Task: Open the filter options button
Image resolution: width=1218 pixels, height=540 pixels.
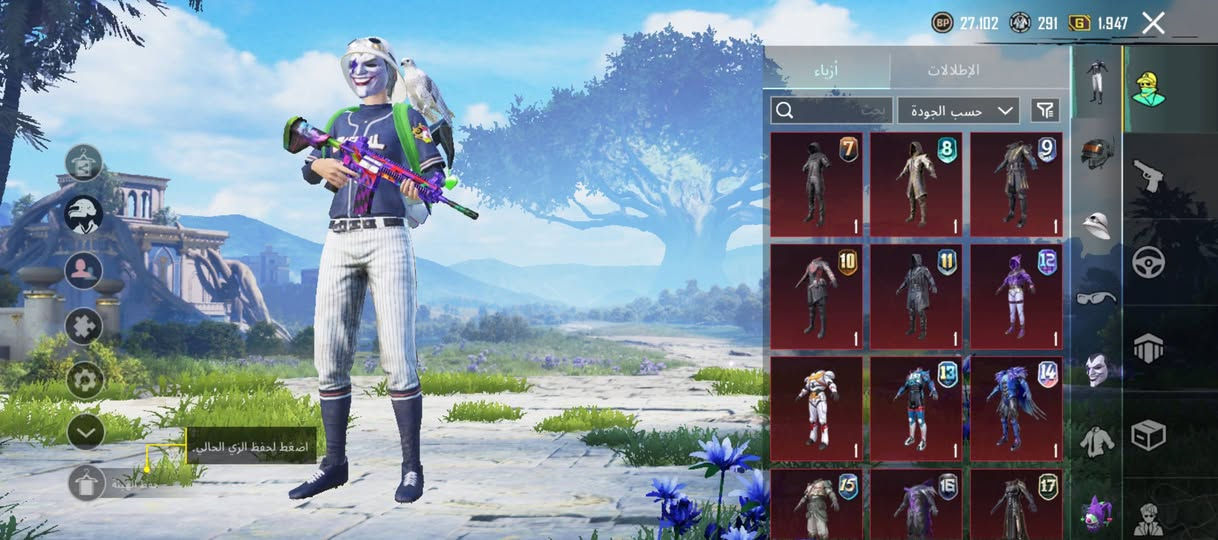Action: point(1045,110)
